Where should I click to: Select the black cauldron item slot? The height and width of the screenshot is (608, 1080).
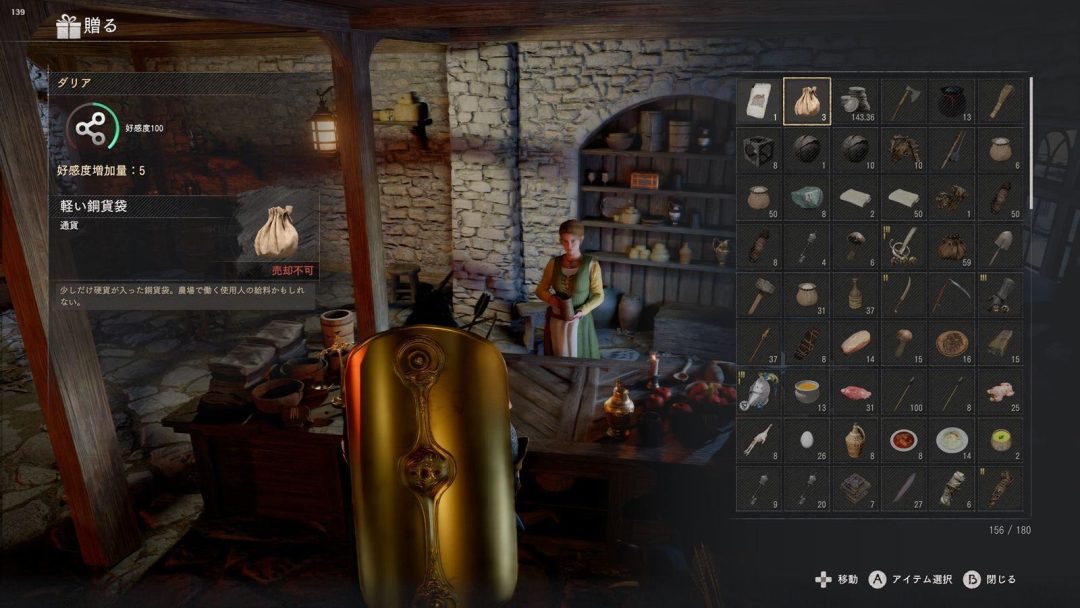(x=951, y=101)
